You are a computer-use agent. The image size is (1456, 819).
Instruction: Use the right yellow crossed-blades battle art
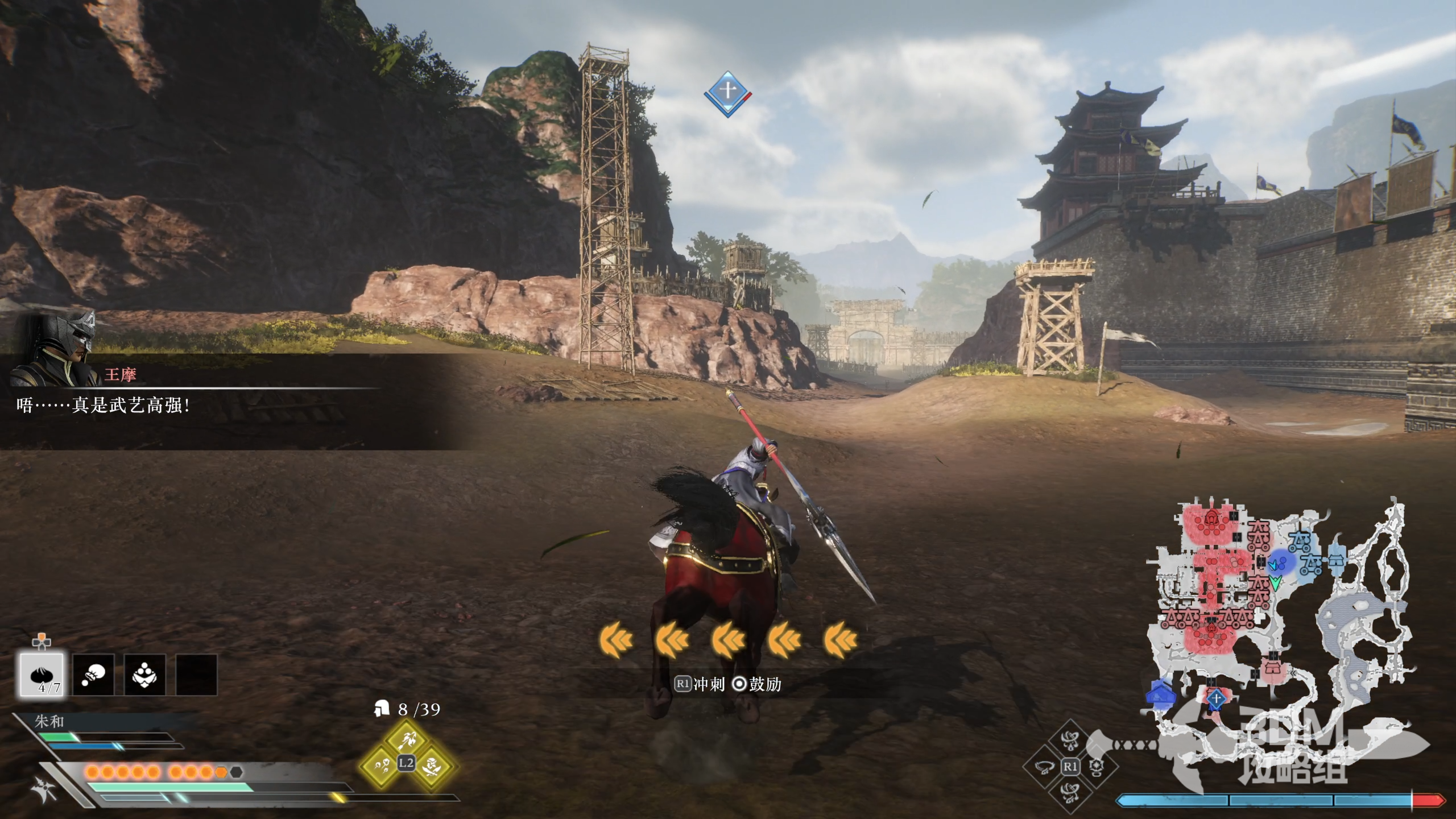432,766
